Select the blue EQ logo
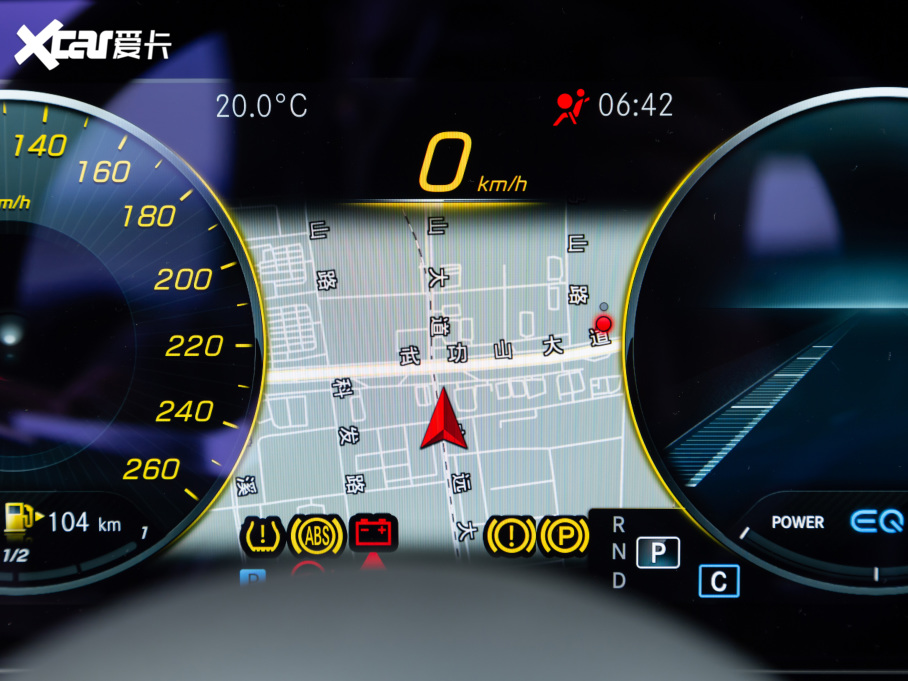This screenshot has width=908, height=681. click(878, 521)
